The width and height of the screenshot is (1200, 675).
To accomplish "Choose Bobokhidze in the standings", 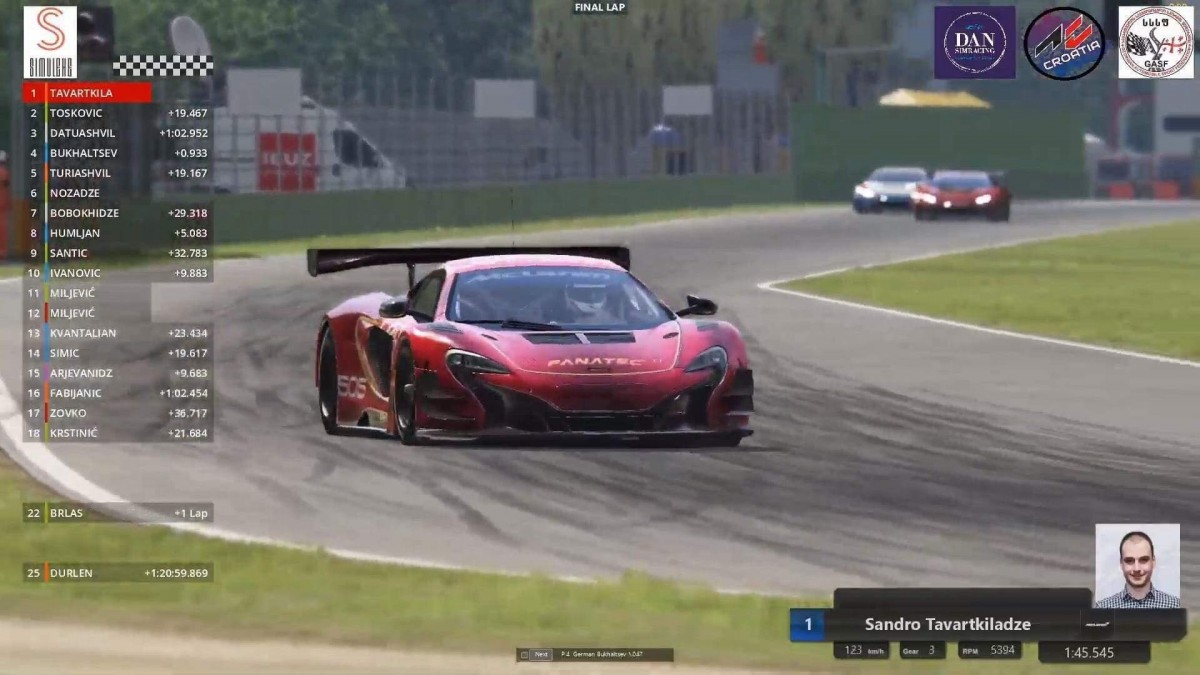I will coord(118,213).
